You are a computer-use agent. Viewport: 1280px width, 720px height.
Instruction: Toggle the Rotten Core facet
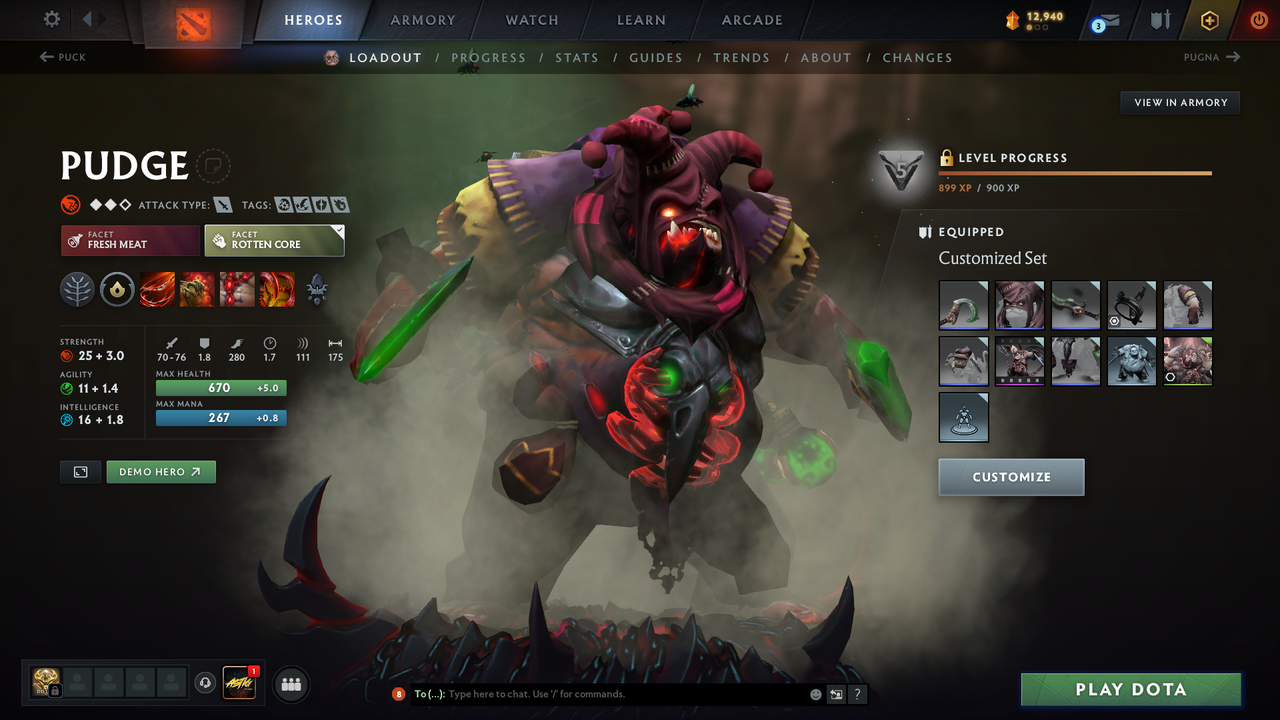click(274, 240)
